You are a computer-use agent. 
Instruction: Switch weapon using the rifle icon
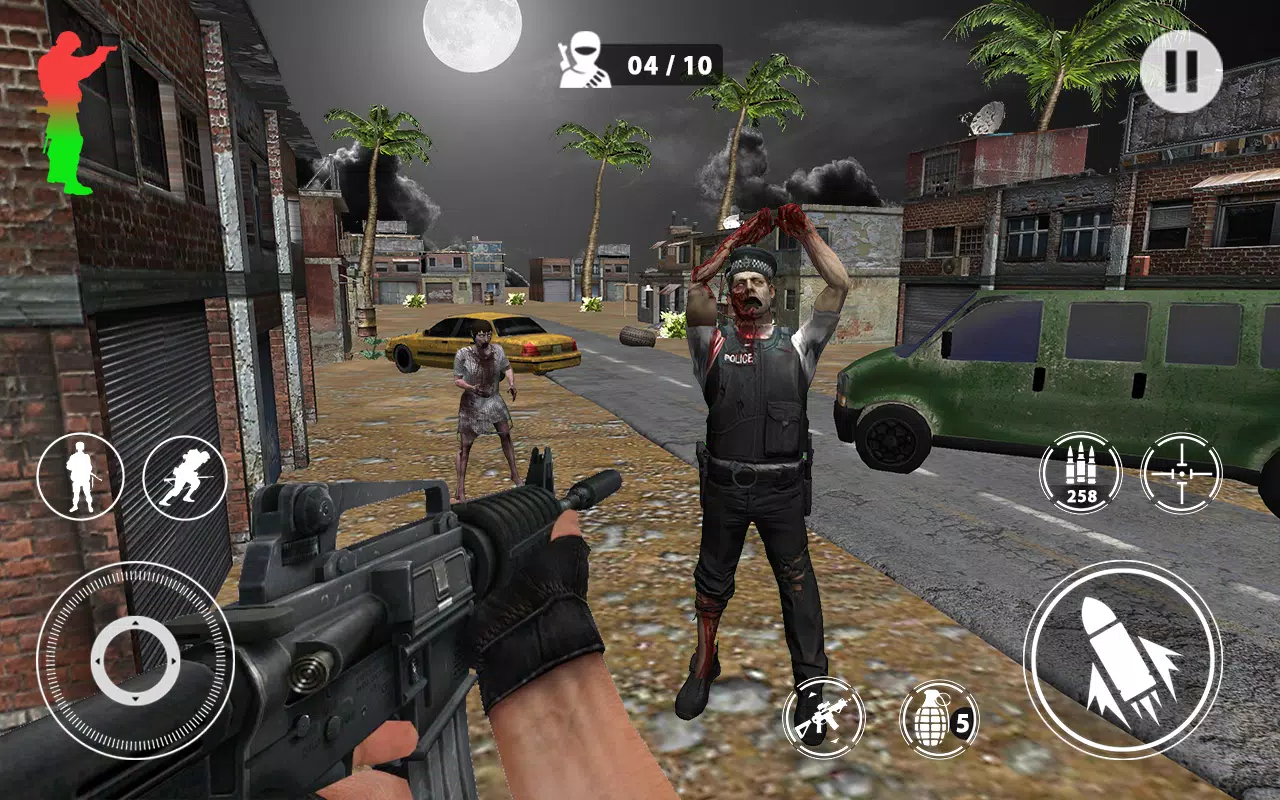[x=823, y=717]
